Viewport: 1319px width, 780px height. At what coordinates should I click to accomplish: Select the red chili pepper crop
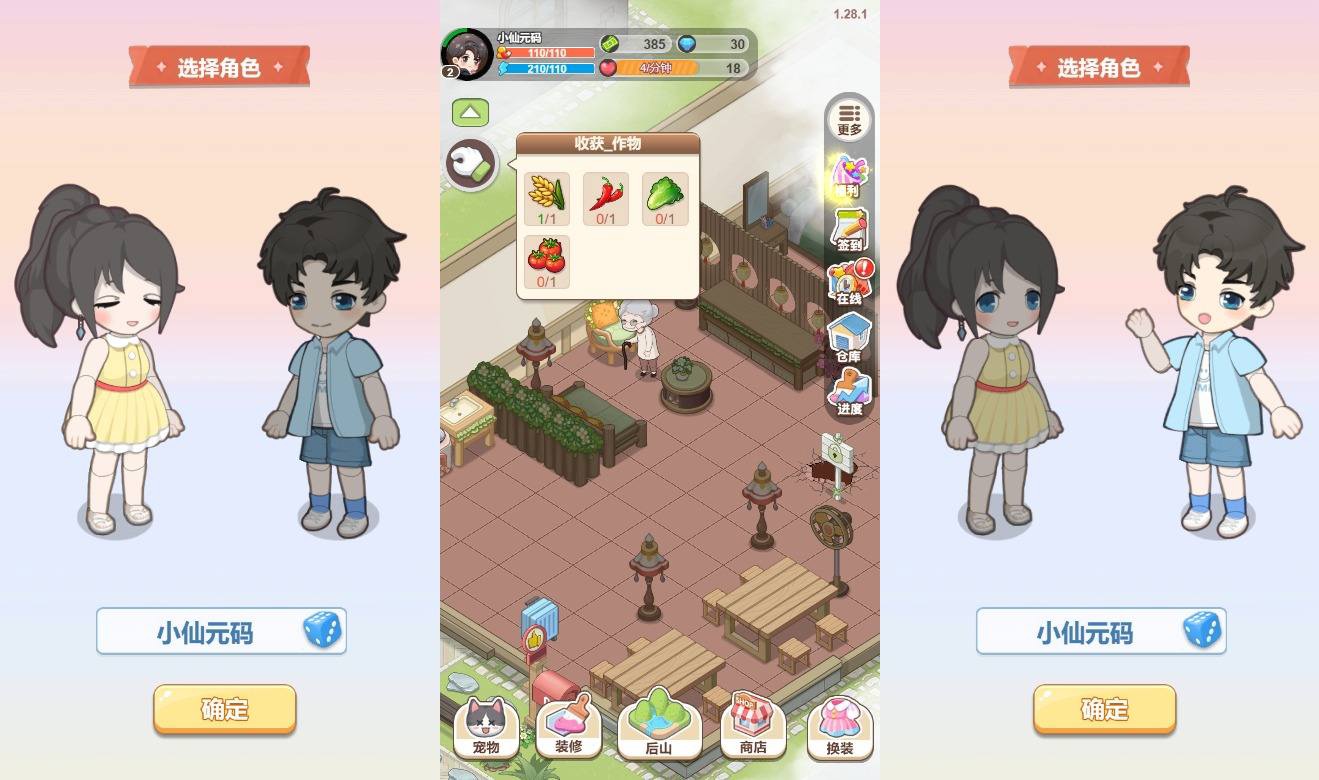point(607,198)
